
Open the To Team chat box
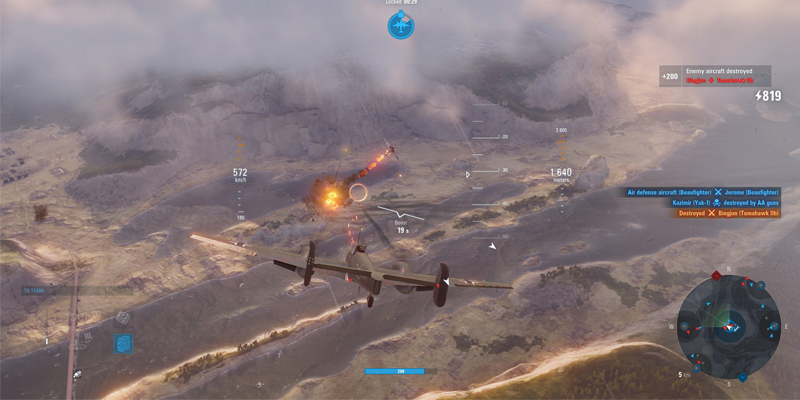pos(62,291)
